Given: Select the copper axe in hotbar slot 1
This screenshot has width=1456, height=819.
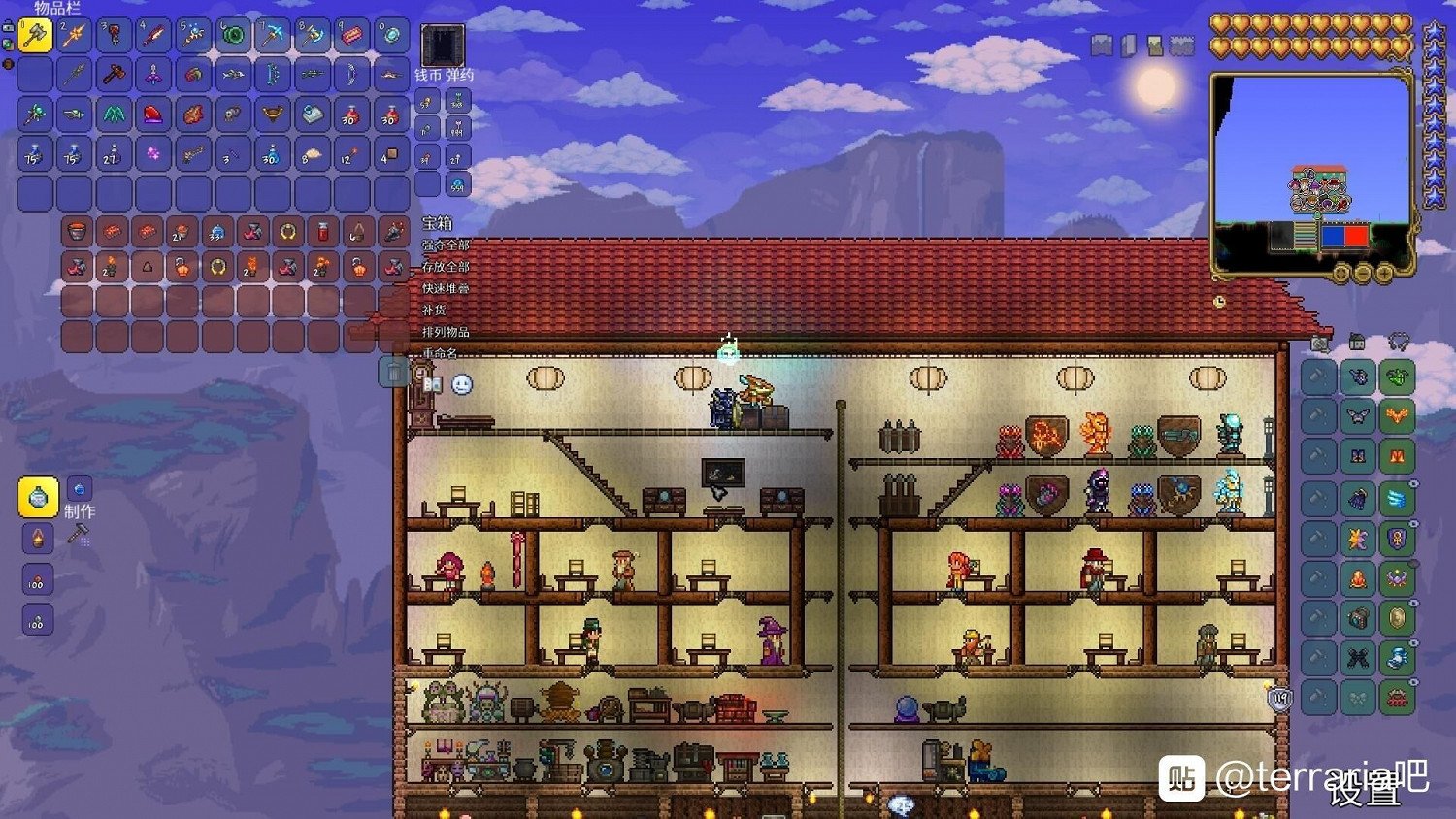Looking at the screenshot, I should coord(33,35).
